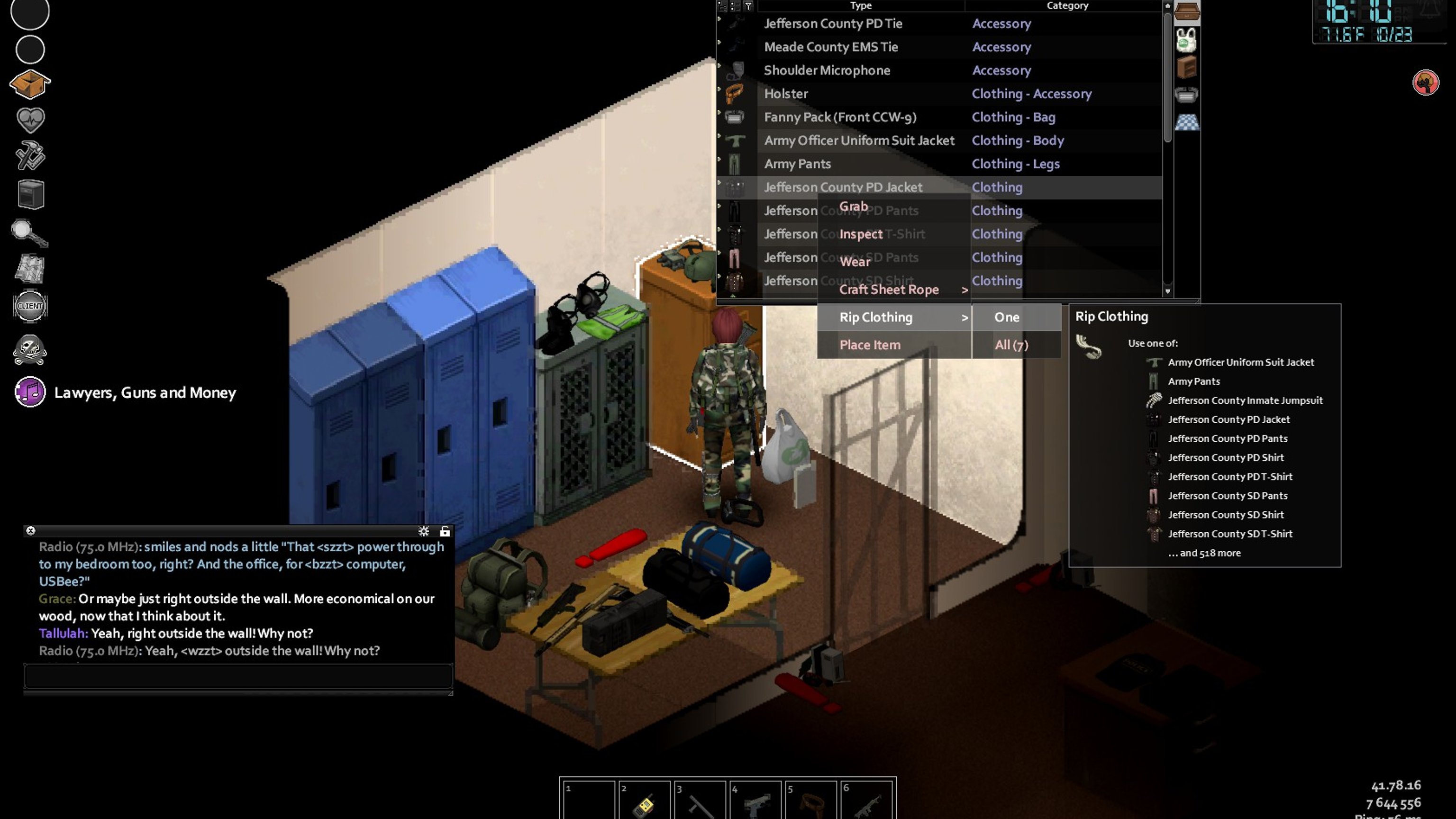
Task: Select the Holster row in the loot list
Action: [786, 94]
